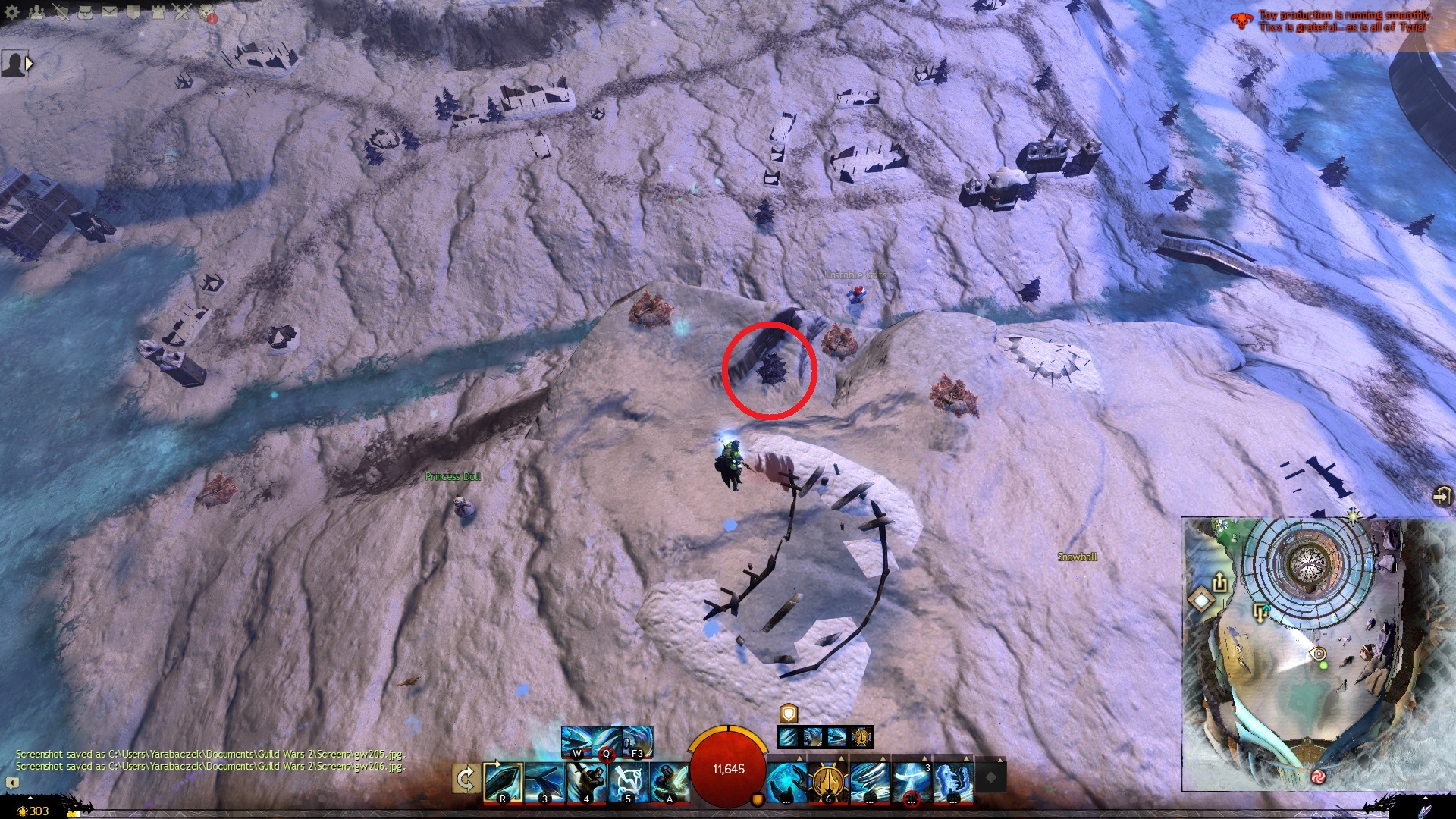Viewport: 1456px width, 819px height.
Task: Open the inventory bag icon
Action: pos(85,11)
